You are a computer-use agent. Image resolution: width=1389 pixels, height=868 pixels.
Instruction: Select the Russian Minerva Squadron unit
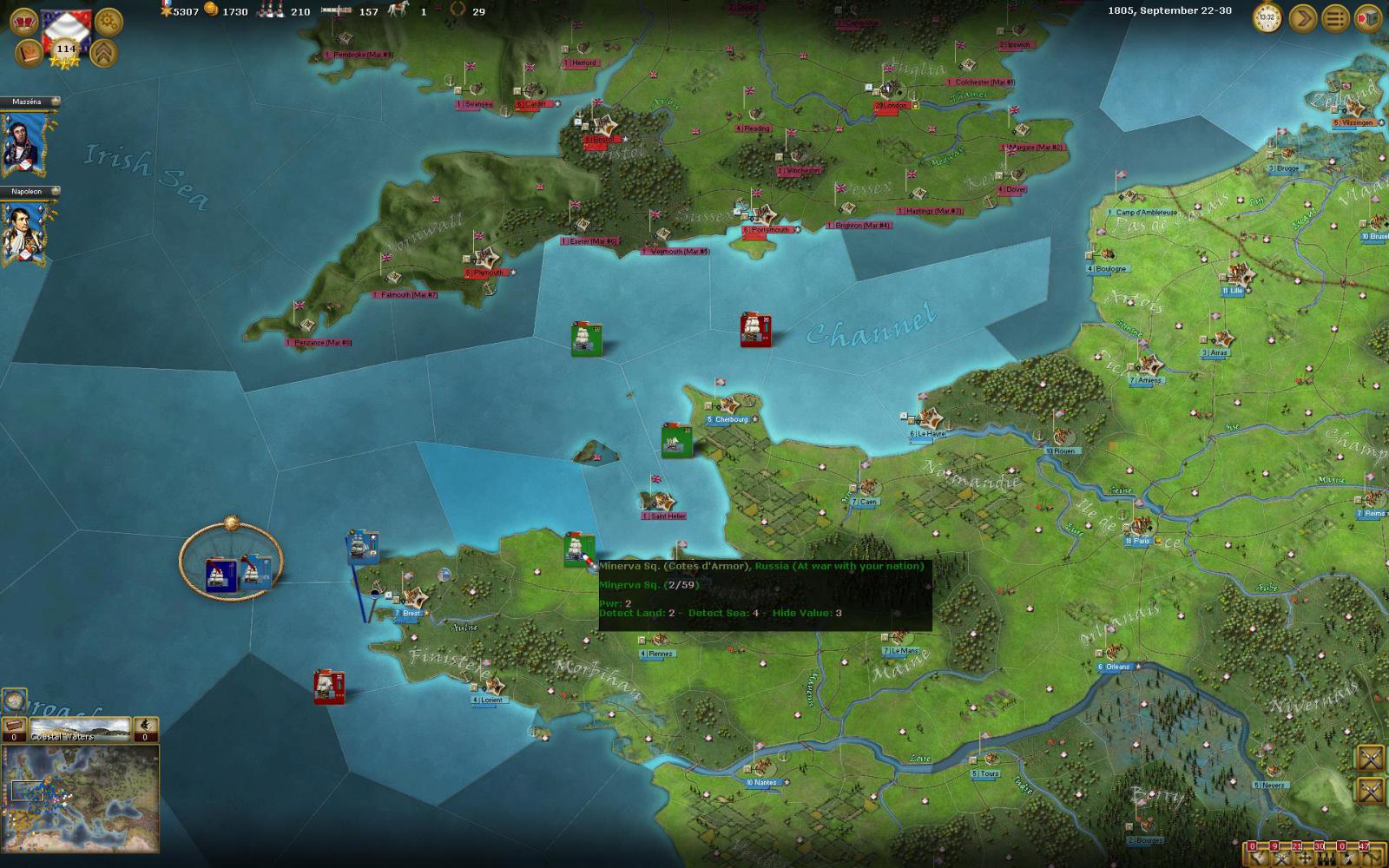(x=579, y=549)
